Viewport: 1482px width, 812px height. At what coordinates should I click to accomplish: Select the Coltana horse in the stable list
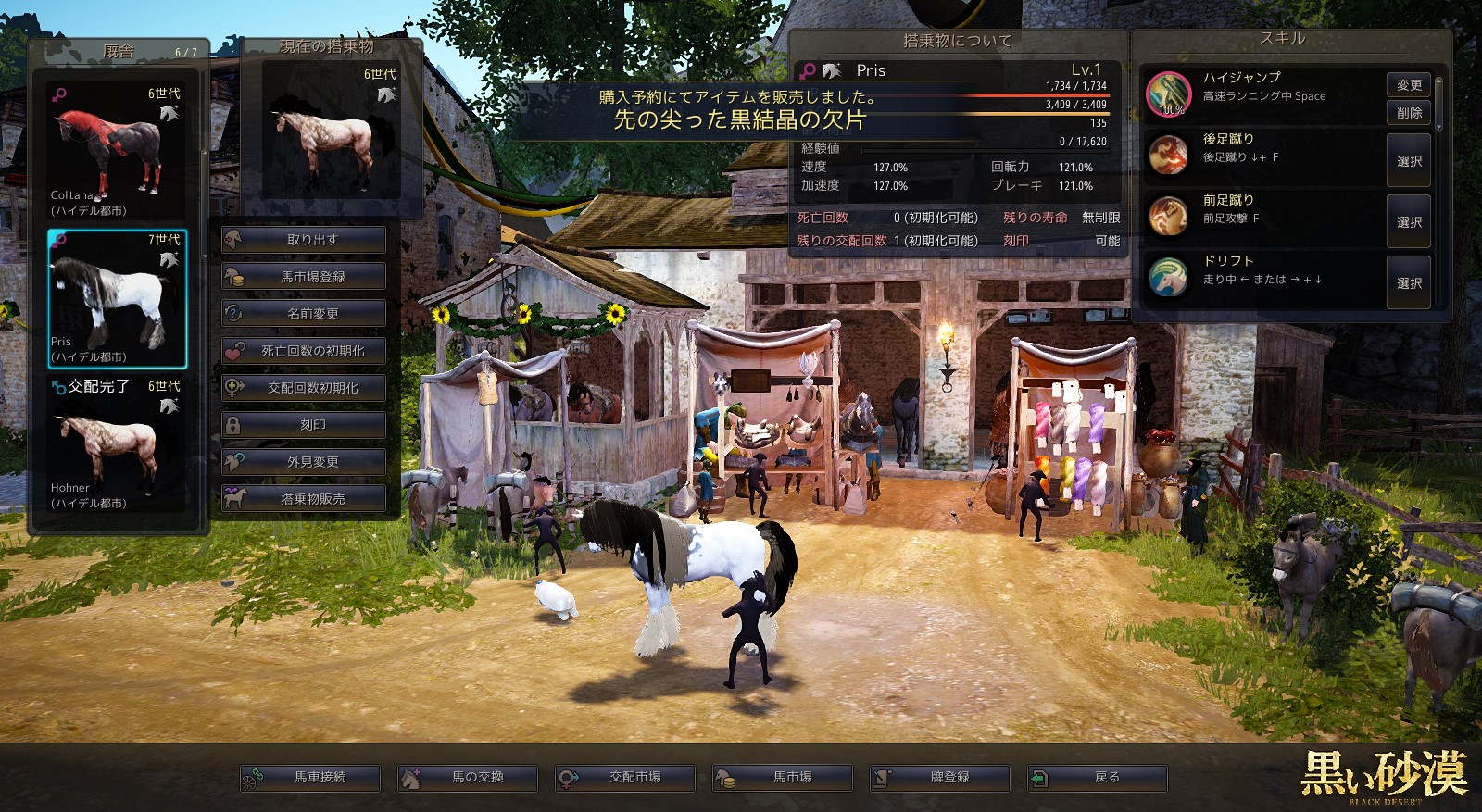pyautogui.click(x=117, y=153)
